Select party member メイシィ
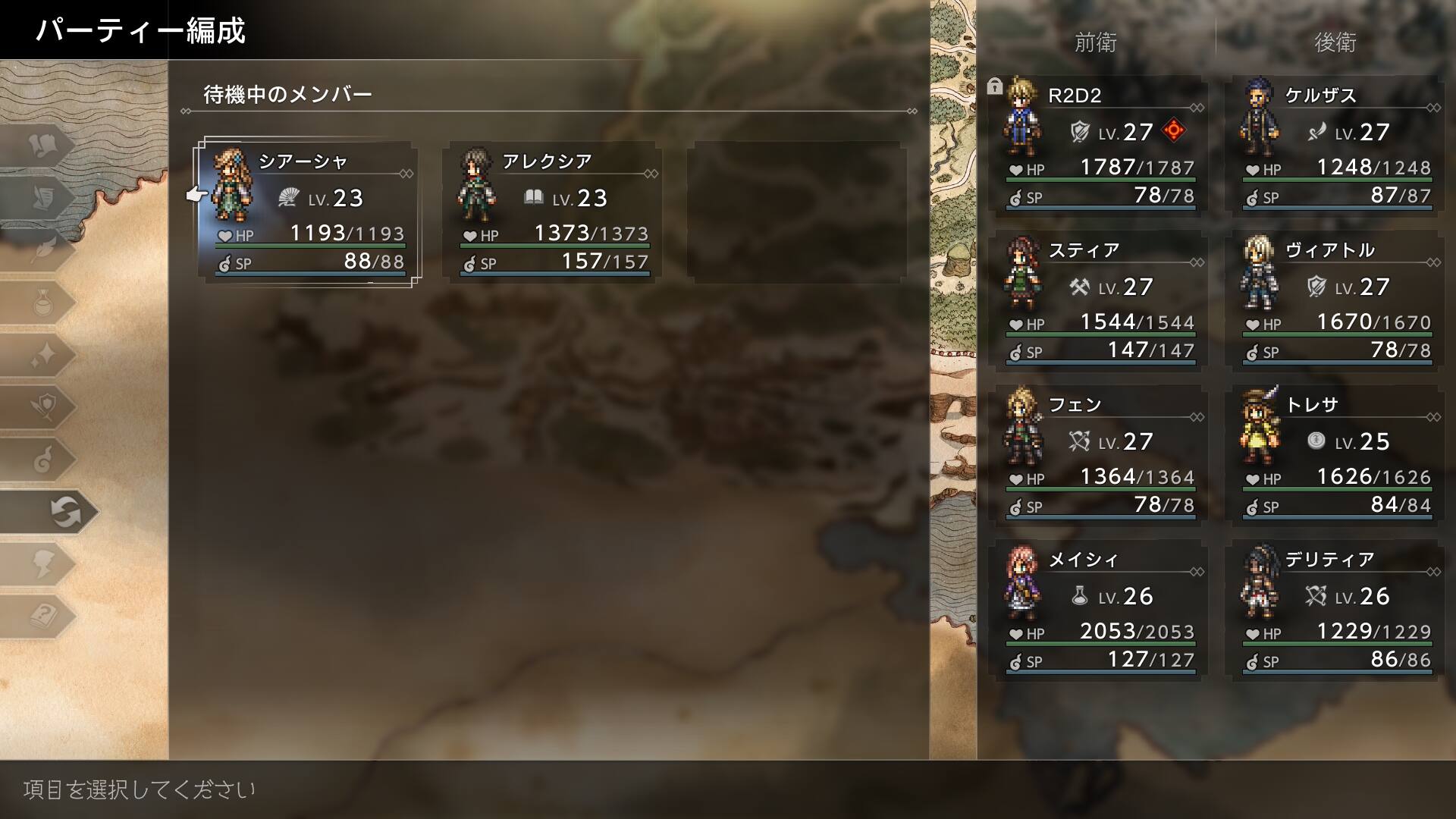The image size is (1456, 819). click(x=1100, y=610)
